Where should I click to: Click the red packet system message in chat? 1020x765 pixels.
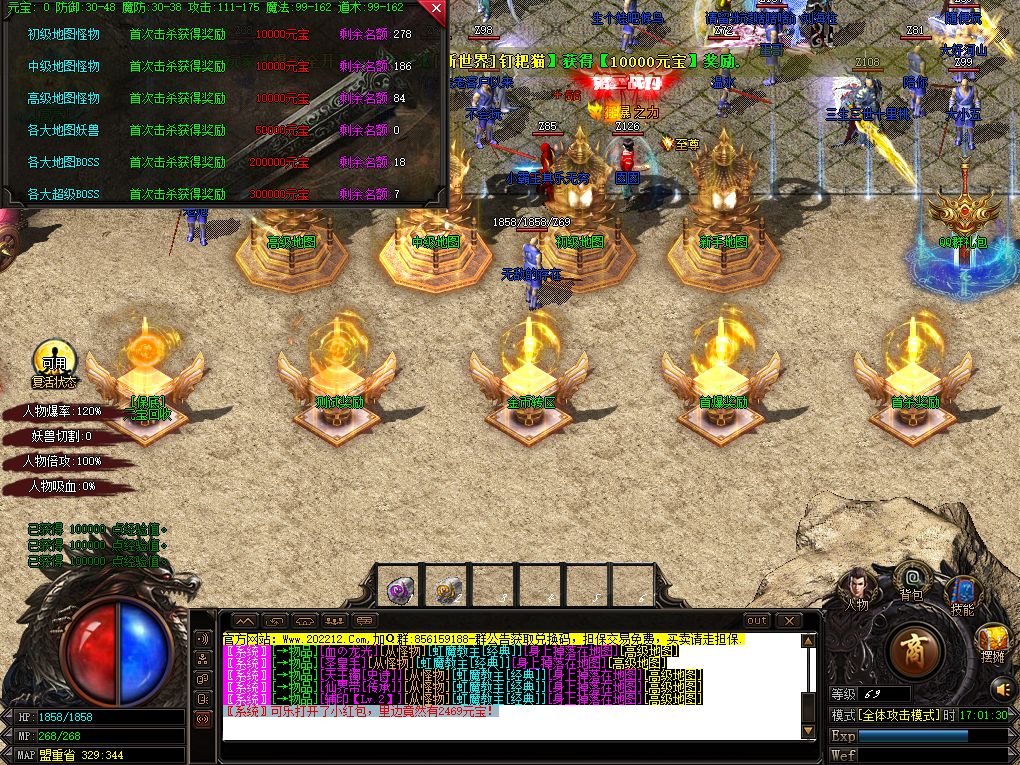pos(360,711)
